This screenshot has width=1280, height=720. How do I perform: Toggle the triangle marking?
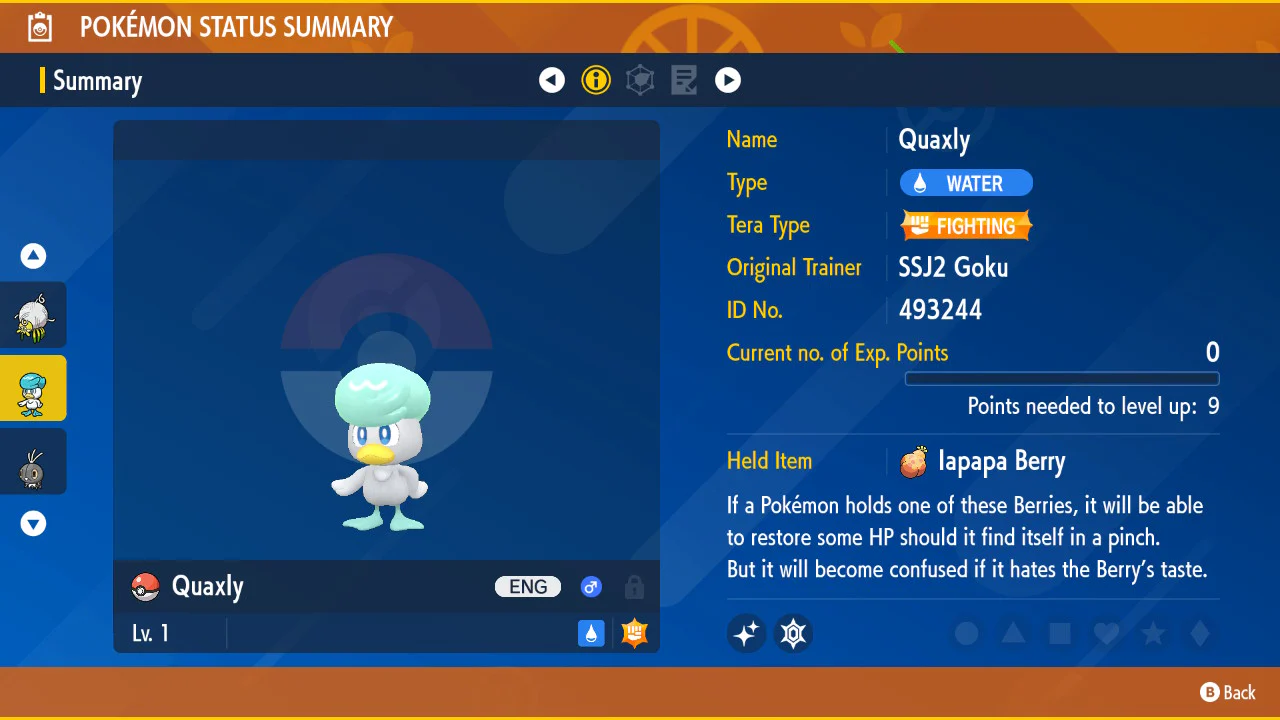coord(1013,633)
